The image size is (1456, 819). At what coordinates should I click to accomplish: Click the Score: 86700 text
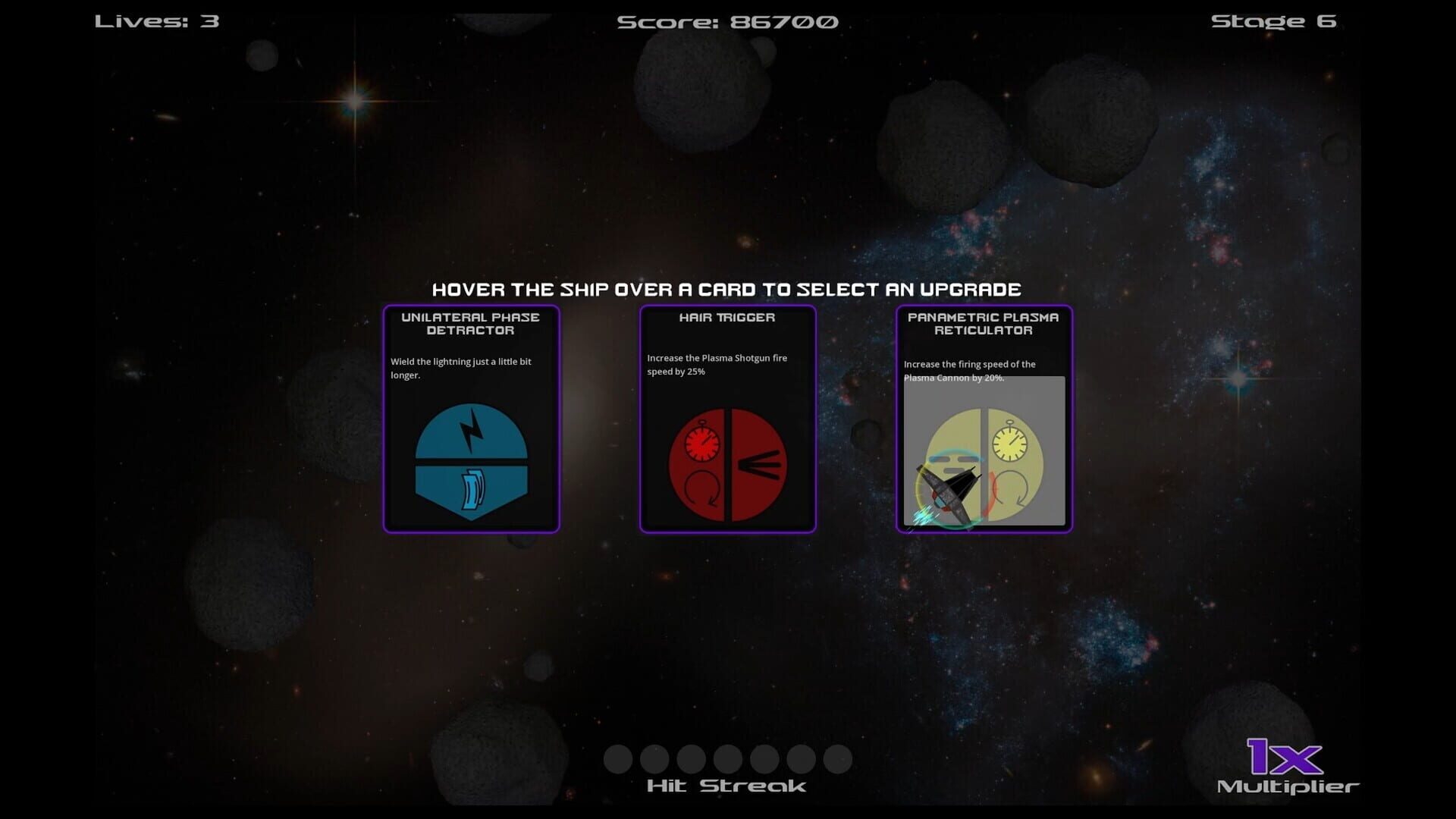pos(728,20)
